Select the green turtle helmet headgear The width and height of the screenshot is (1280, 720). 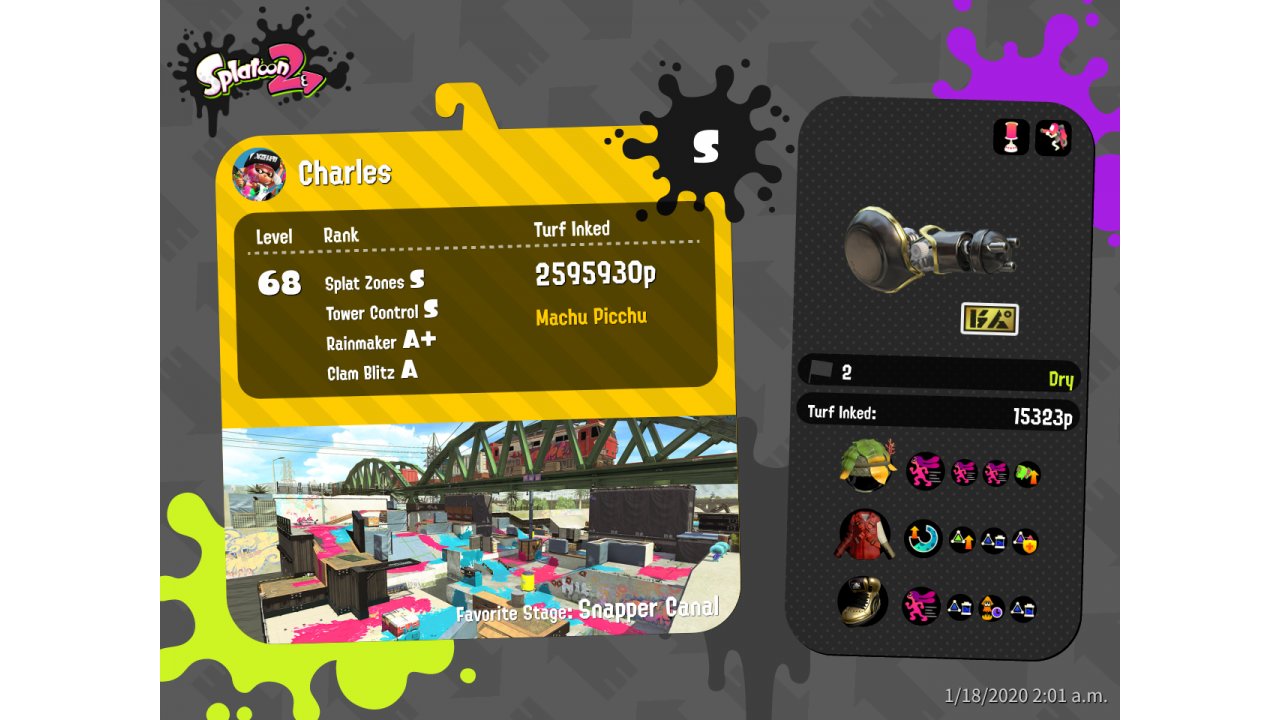(x=865, y=466)
